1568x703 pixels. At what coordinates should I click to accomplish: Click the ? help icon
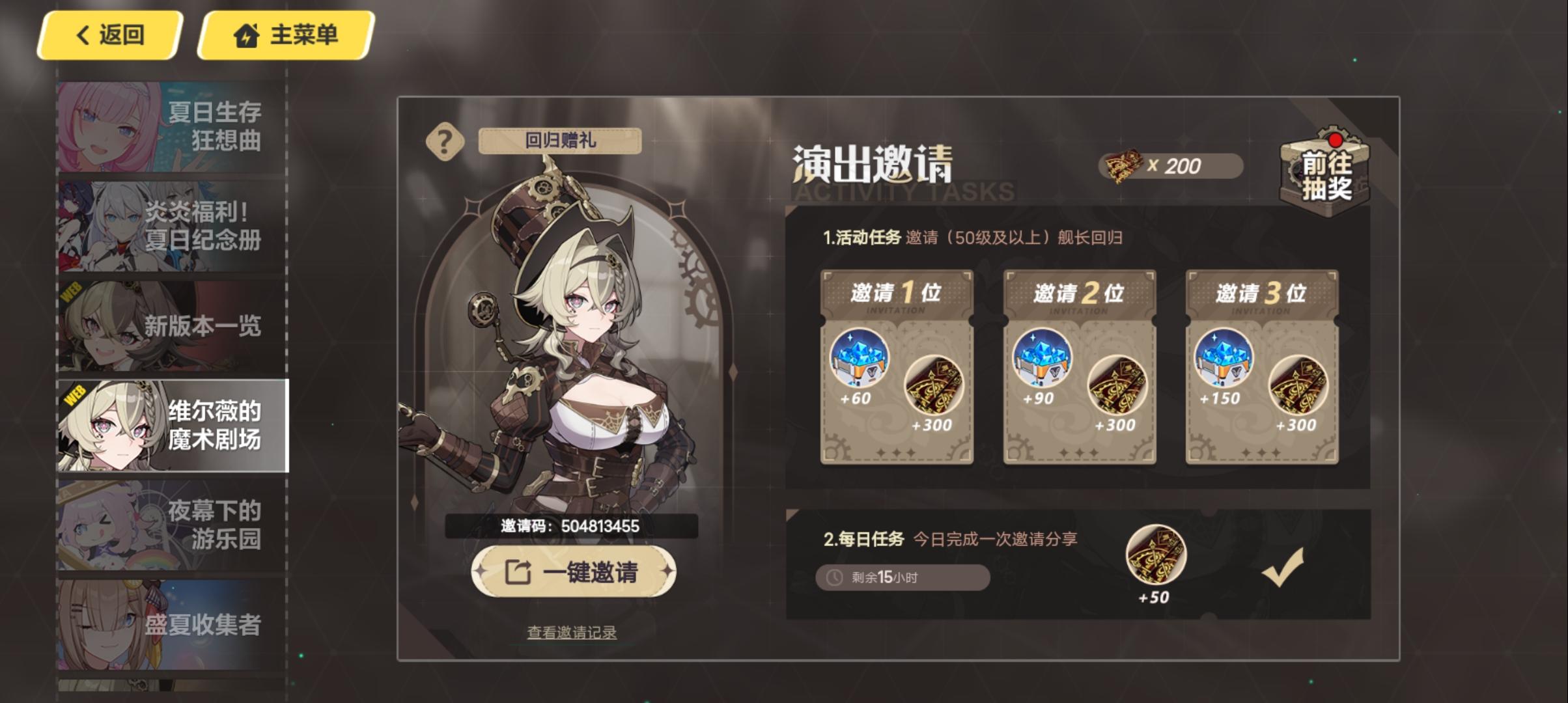(x=445, y=142)
